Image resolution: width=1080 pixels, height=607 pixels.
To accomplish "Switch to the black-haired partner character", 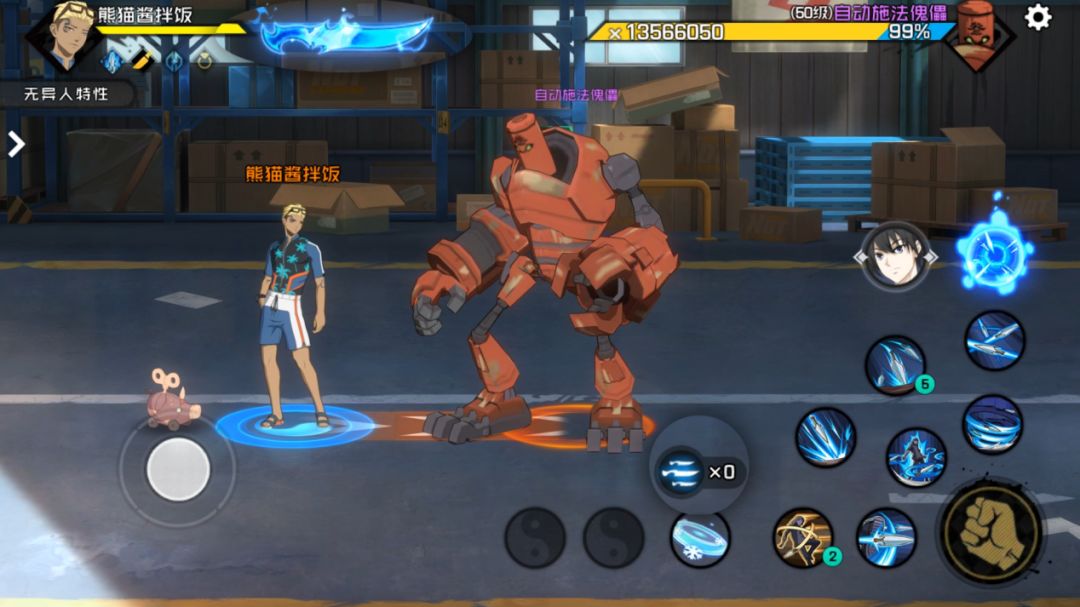I will (895, 256).
